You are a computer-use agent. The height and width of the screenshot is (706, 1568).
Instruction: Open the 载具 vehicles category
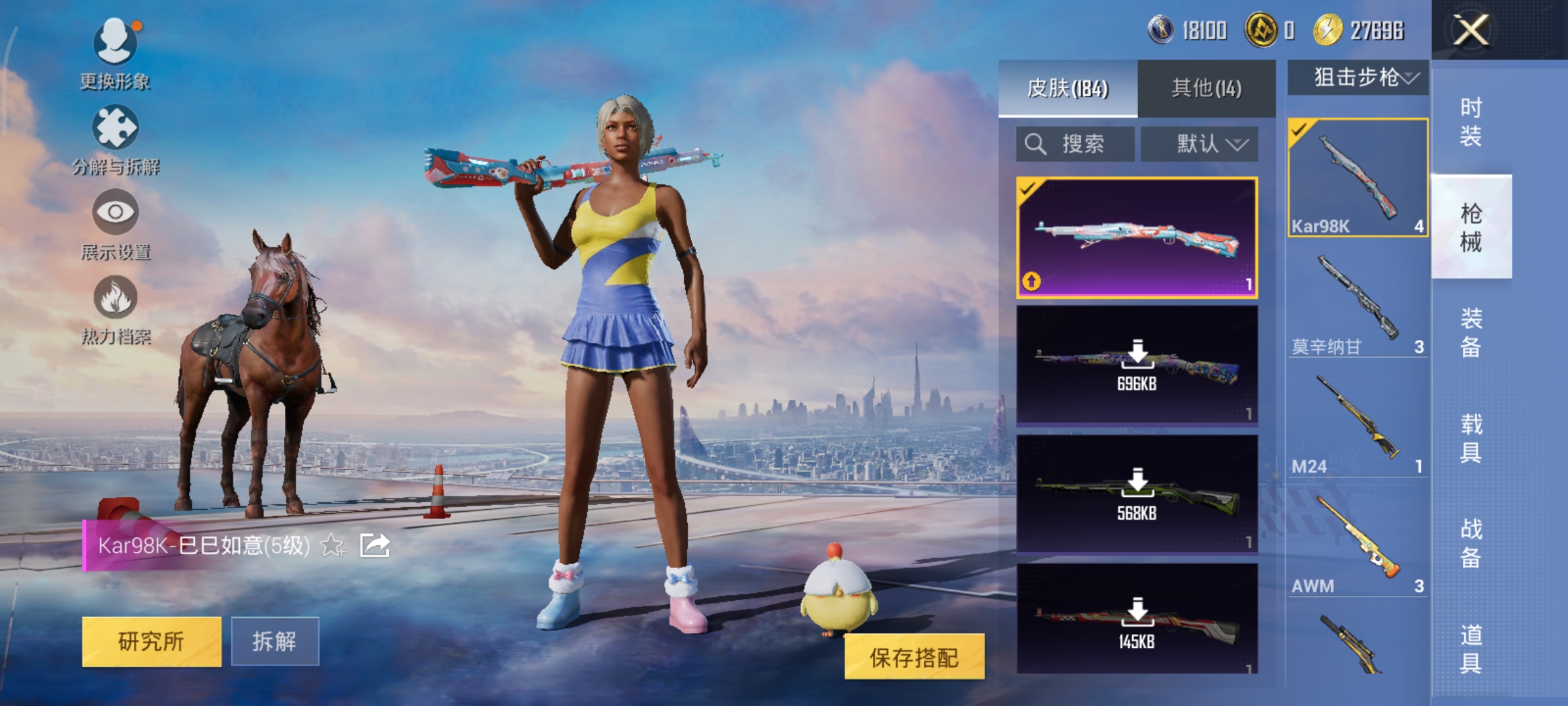(x=1471, y=438)
